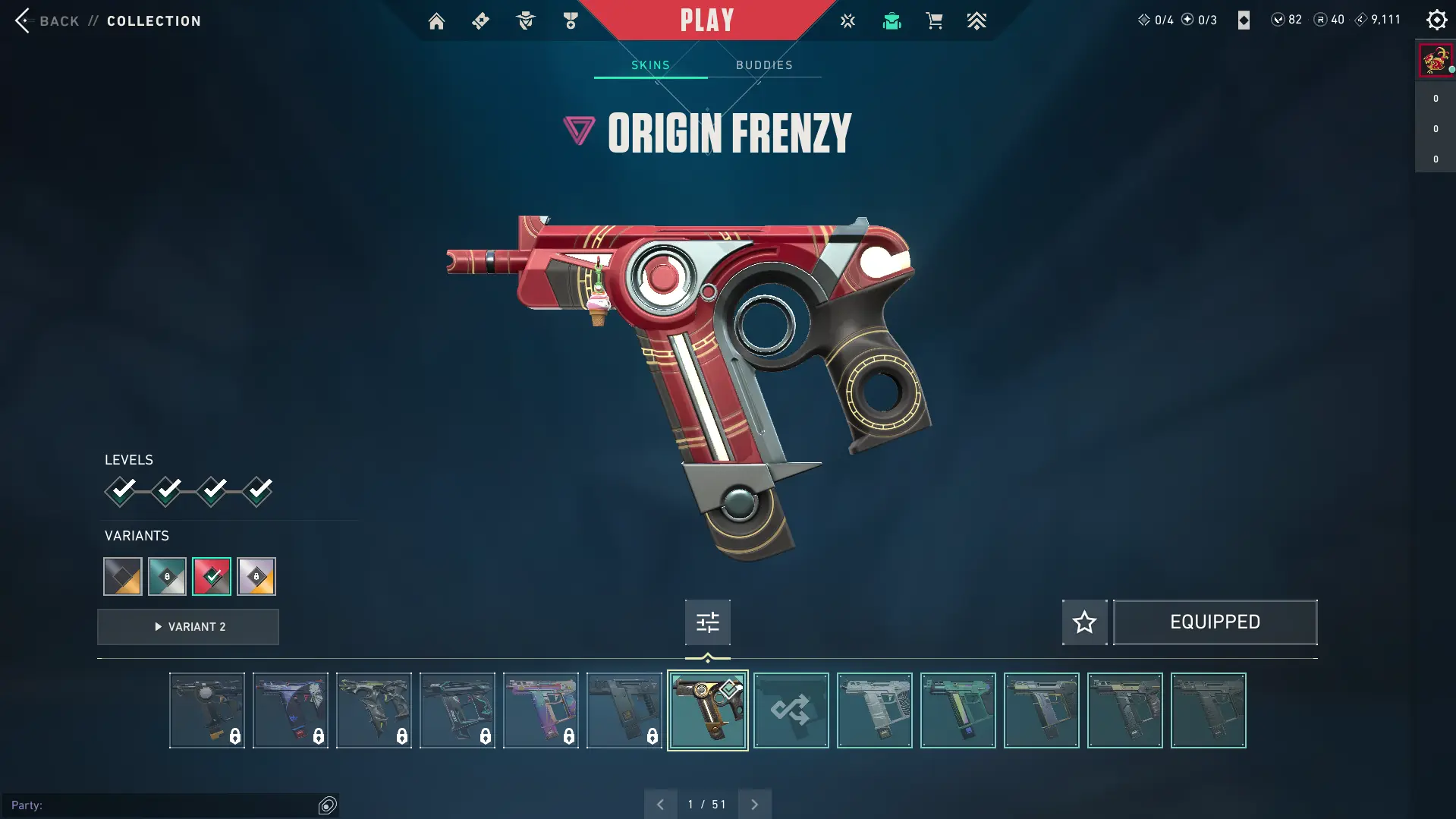Pick the locked white variant swatch
This screenshot has width=1456, height=819.
(256, 577)
